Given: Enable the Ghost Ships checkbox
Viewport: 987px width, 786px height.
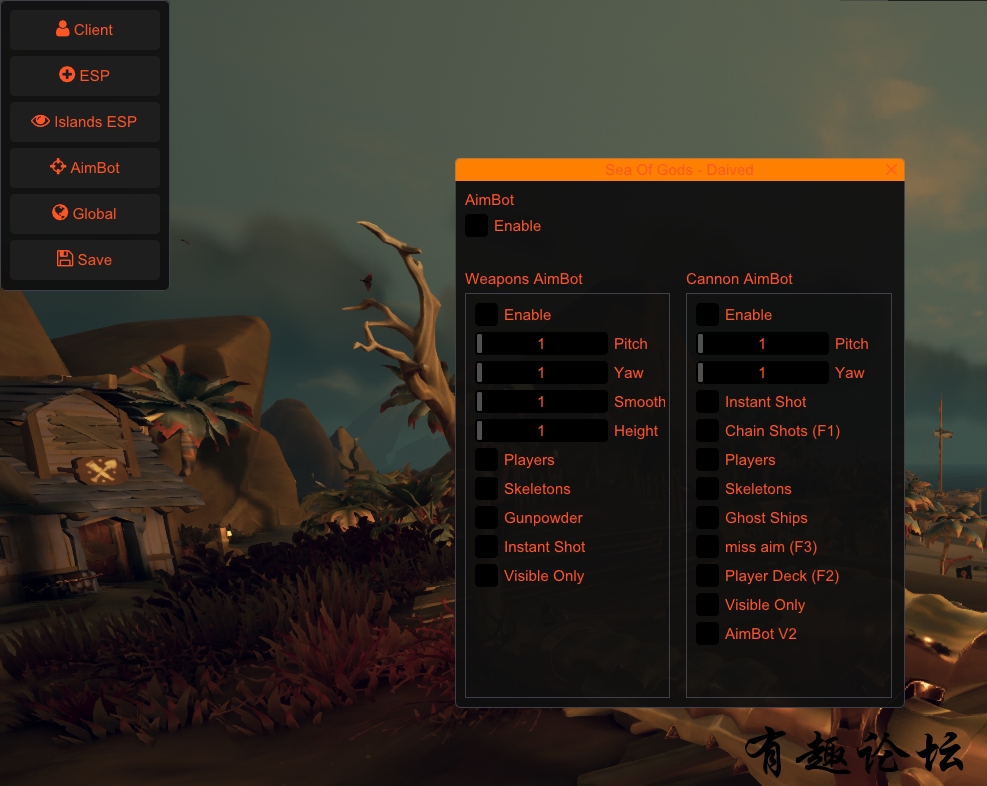Looking at the screenshot, I should 707,518.
